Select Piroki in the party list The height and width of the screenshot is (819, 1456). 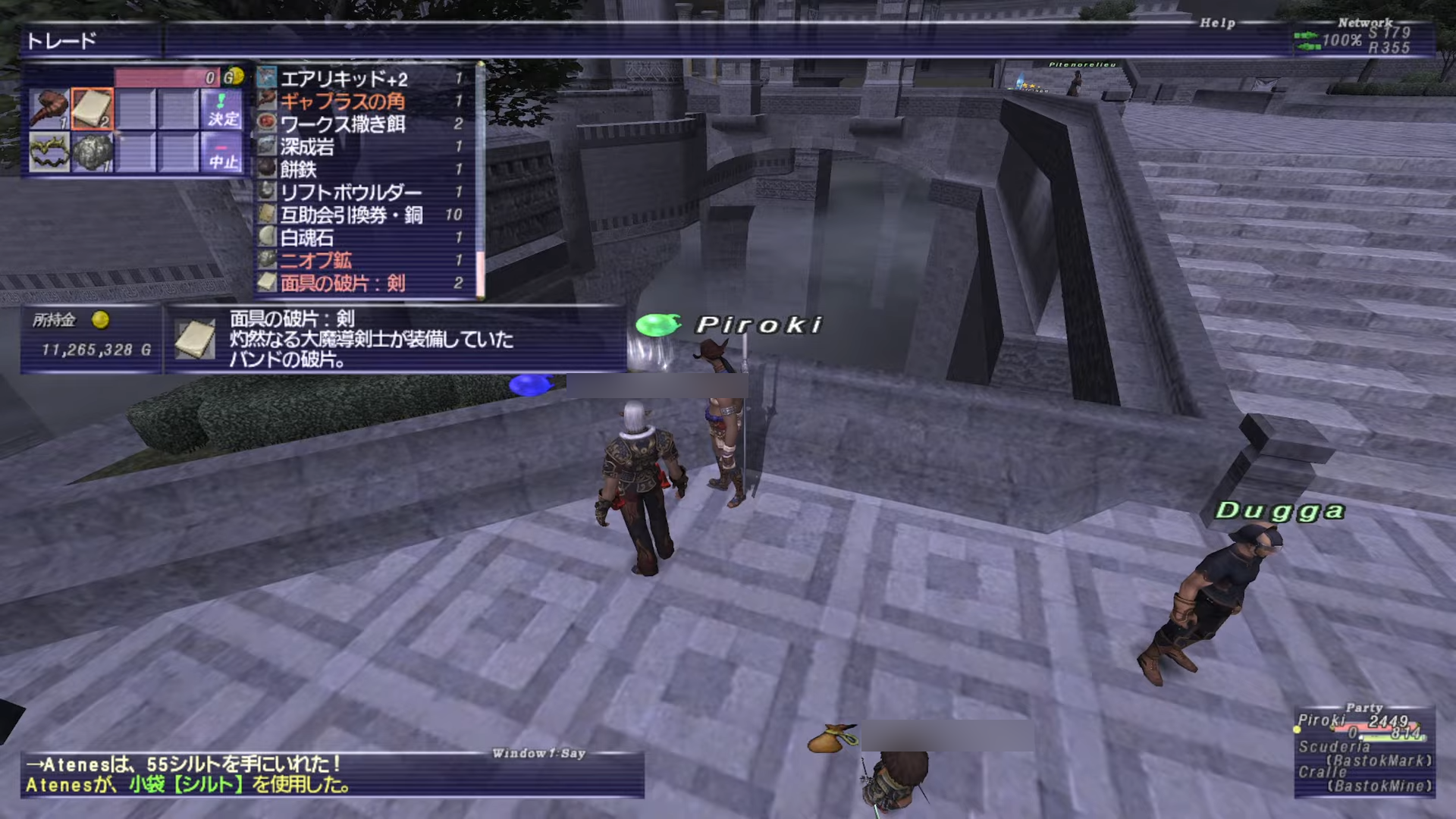point(1321,720)
